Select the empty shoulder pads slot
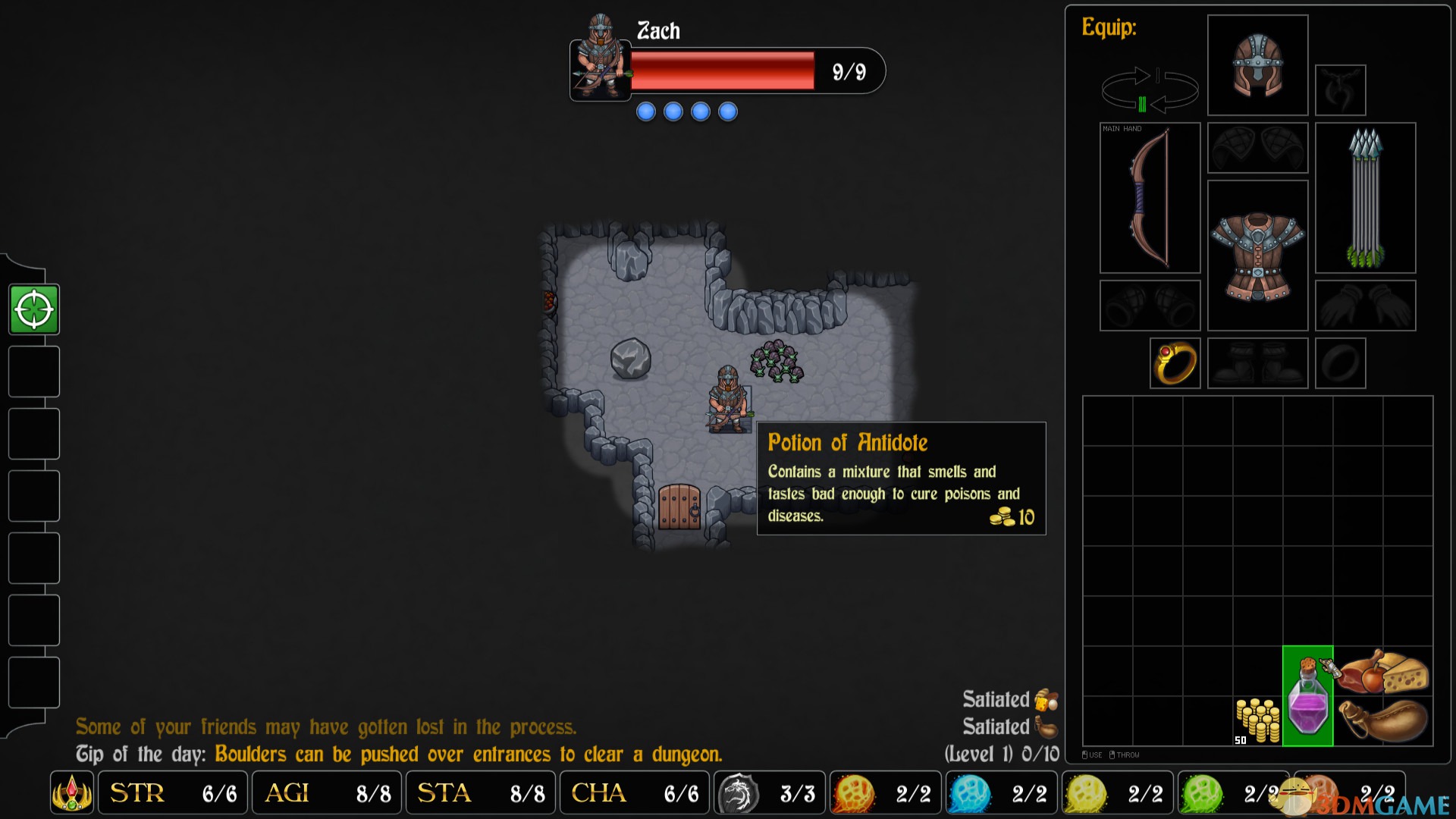The height and width of the screenshot is (819, 1456). [1257, 148]
